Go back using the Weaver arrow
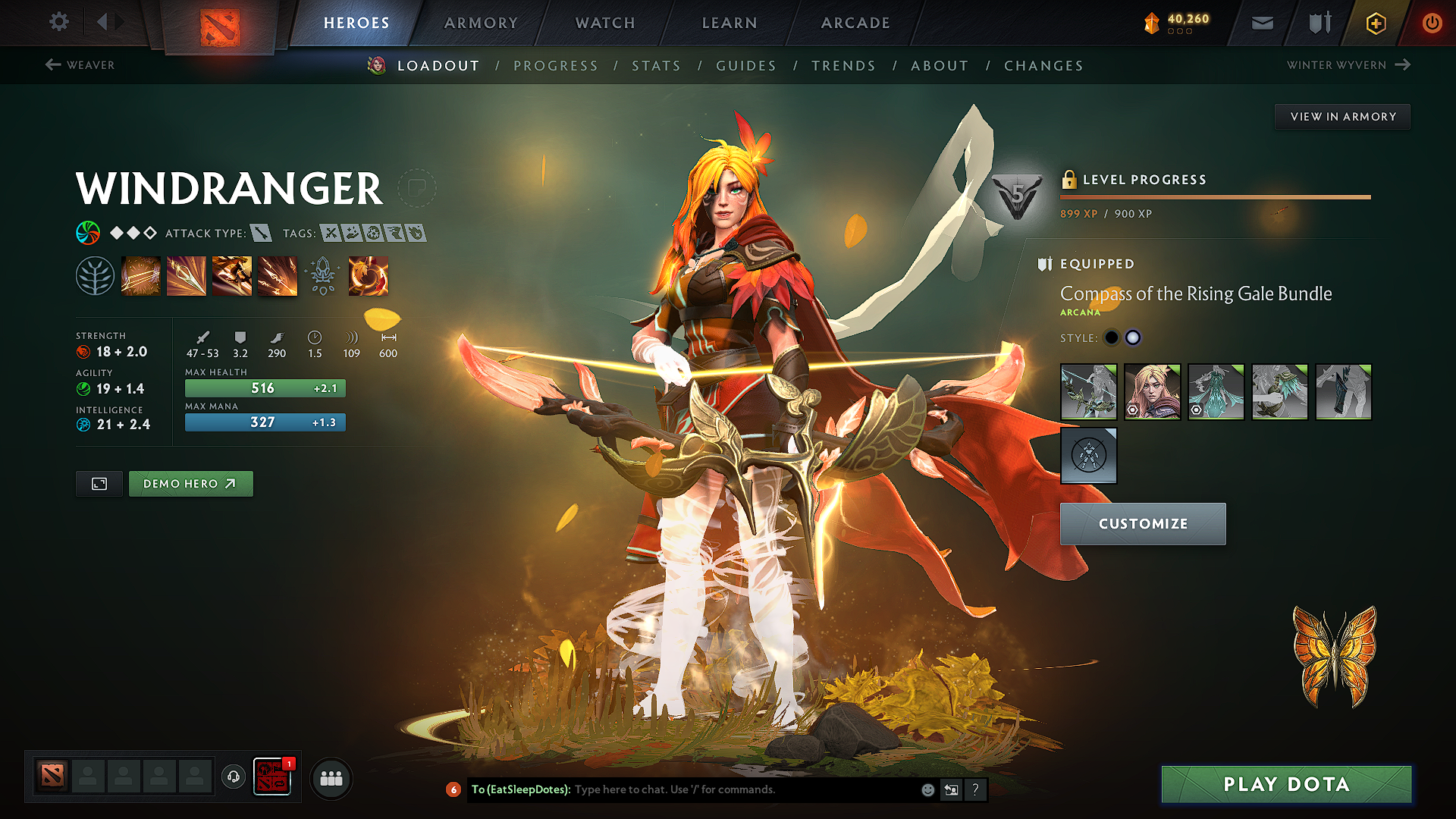Screen dimensions: 1456x819 coord(52,65)
